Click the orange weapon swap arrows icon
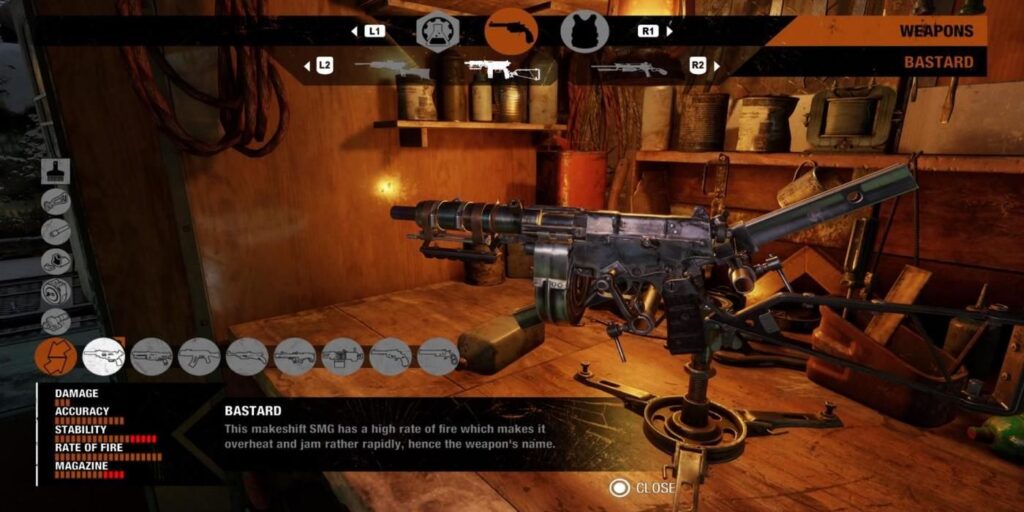 pos(56,356)
